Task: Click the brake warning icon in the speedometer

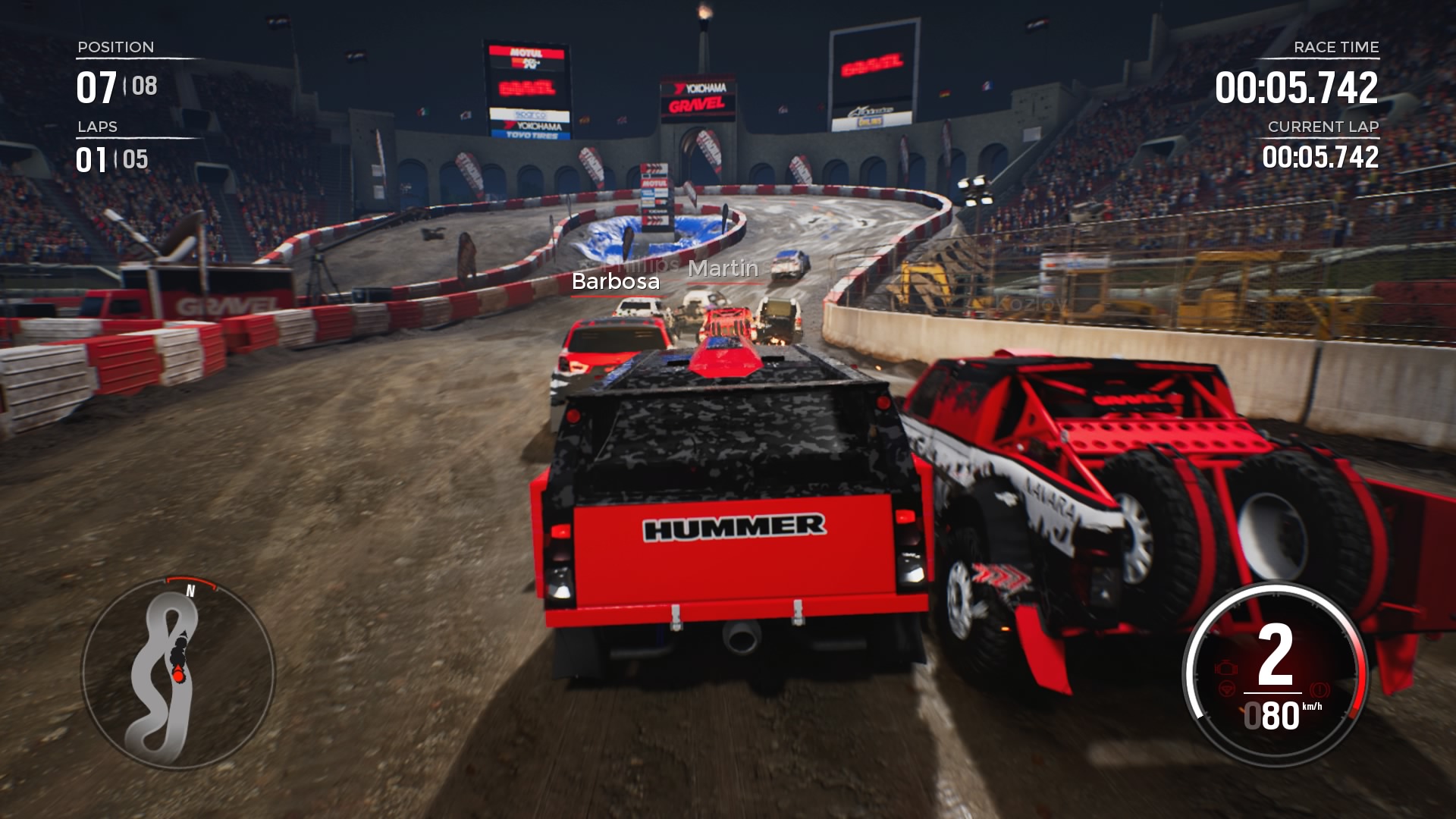Action: click(x=1320, y=690)
